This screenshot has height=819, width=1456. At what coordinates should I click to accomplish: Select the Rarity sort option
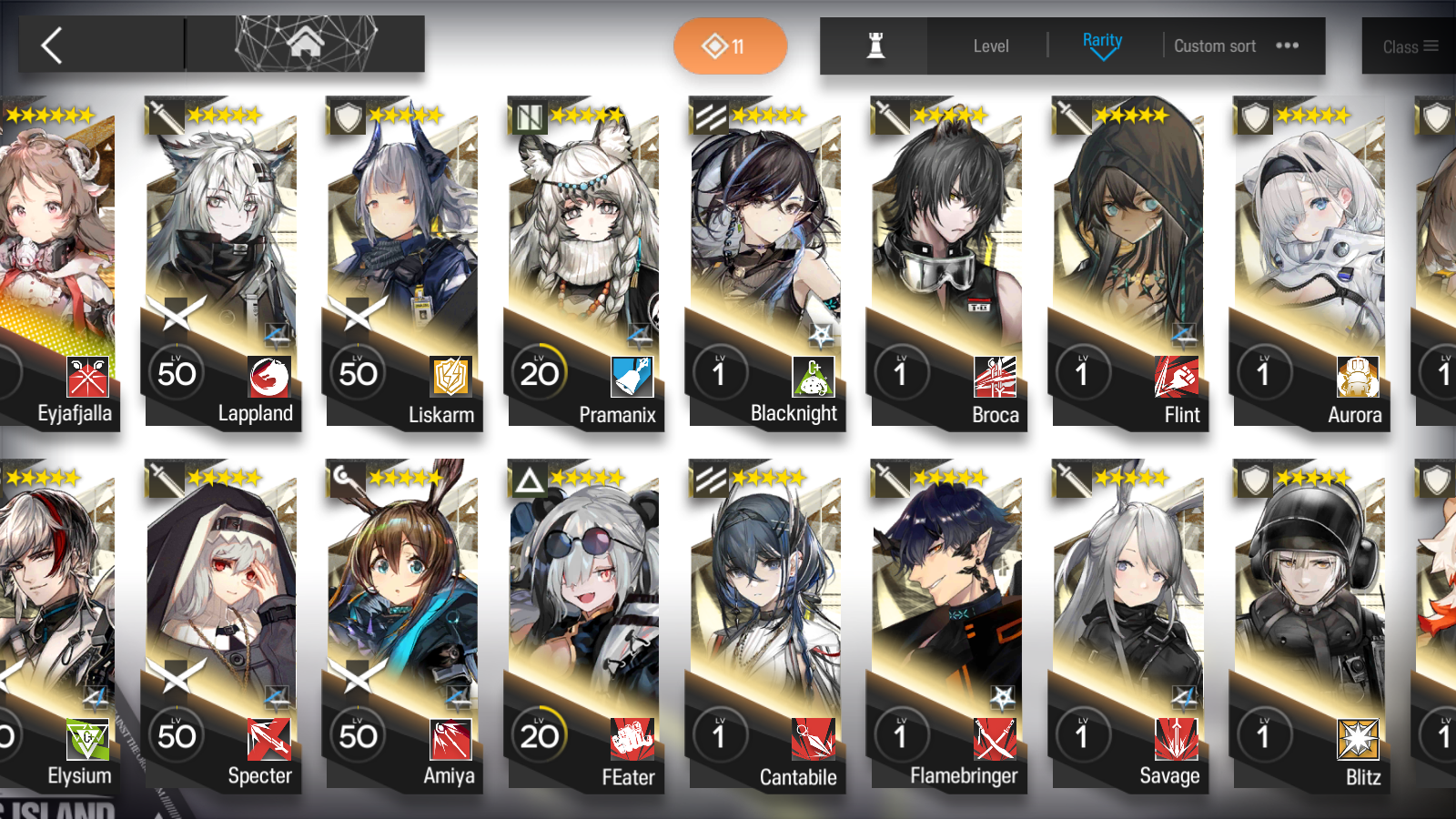pyautogui.click(x=1102, y=40)
